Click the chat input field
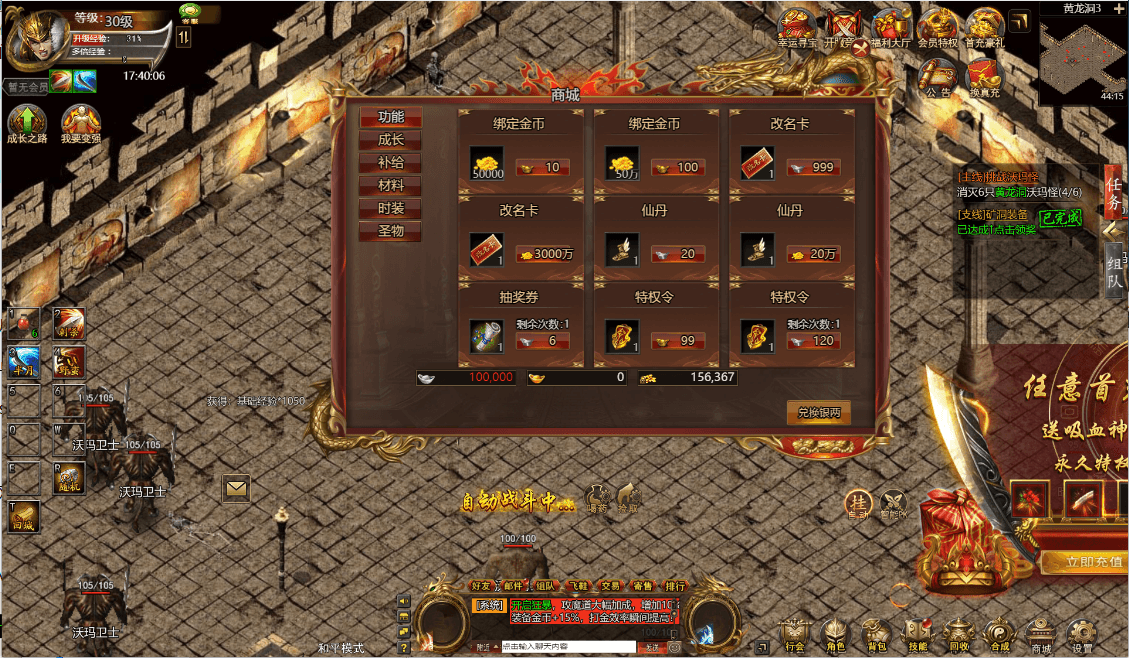Viewport: 1129px width, 658px height. click(567, 647)
